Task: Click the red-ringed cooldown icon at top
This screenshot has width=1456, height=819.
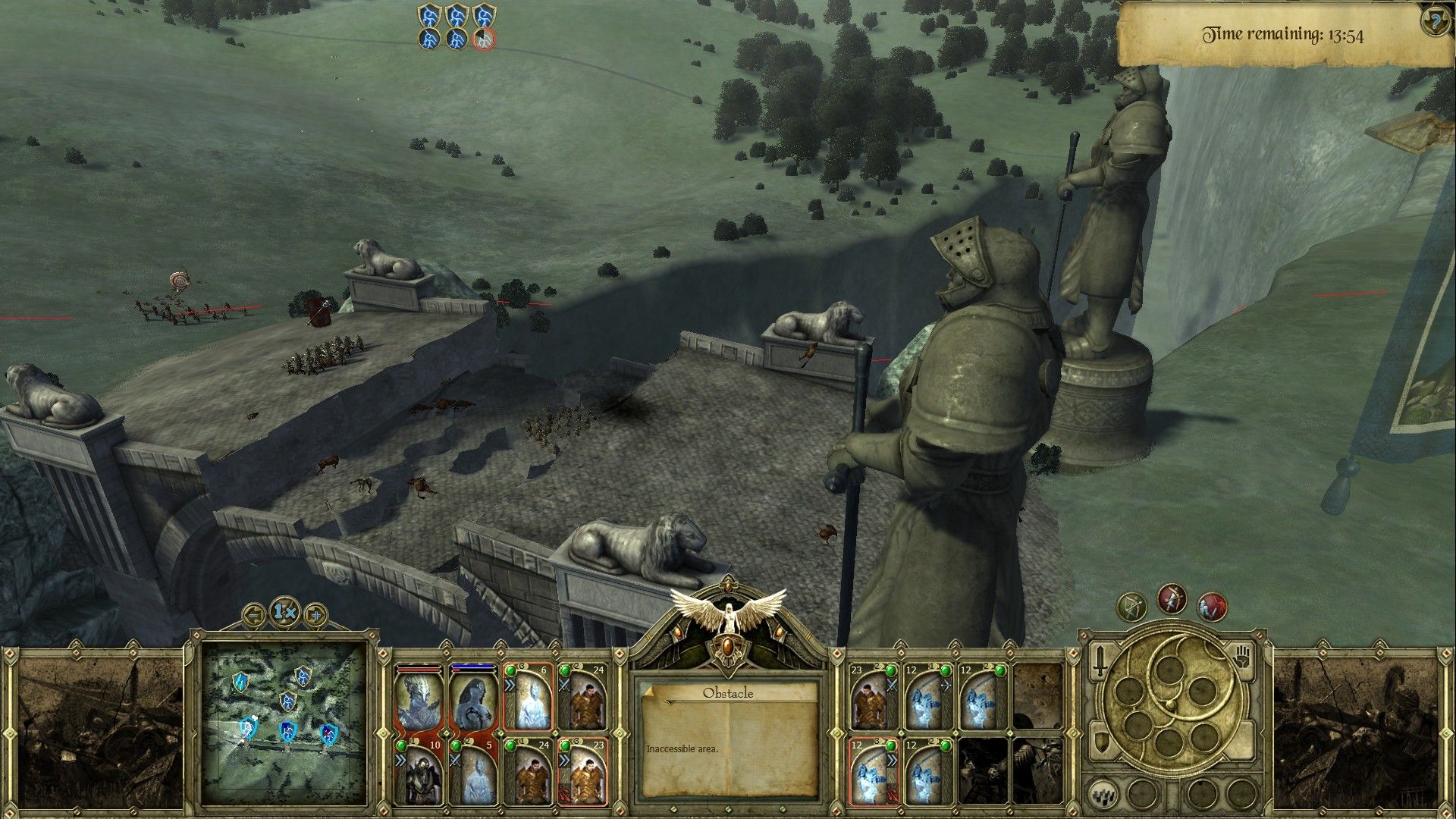Action: 484,39
